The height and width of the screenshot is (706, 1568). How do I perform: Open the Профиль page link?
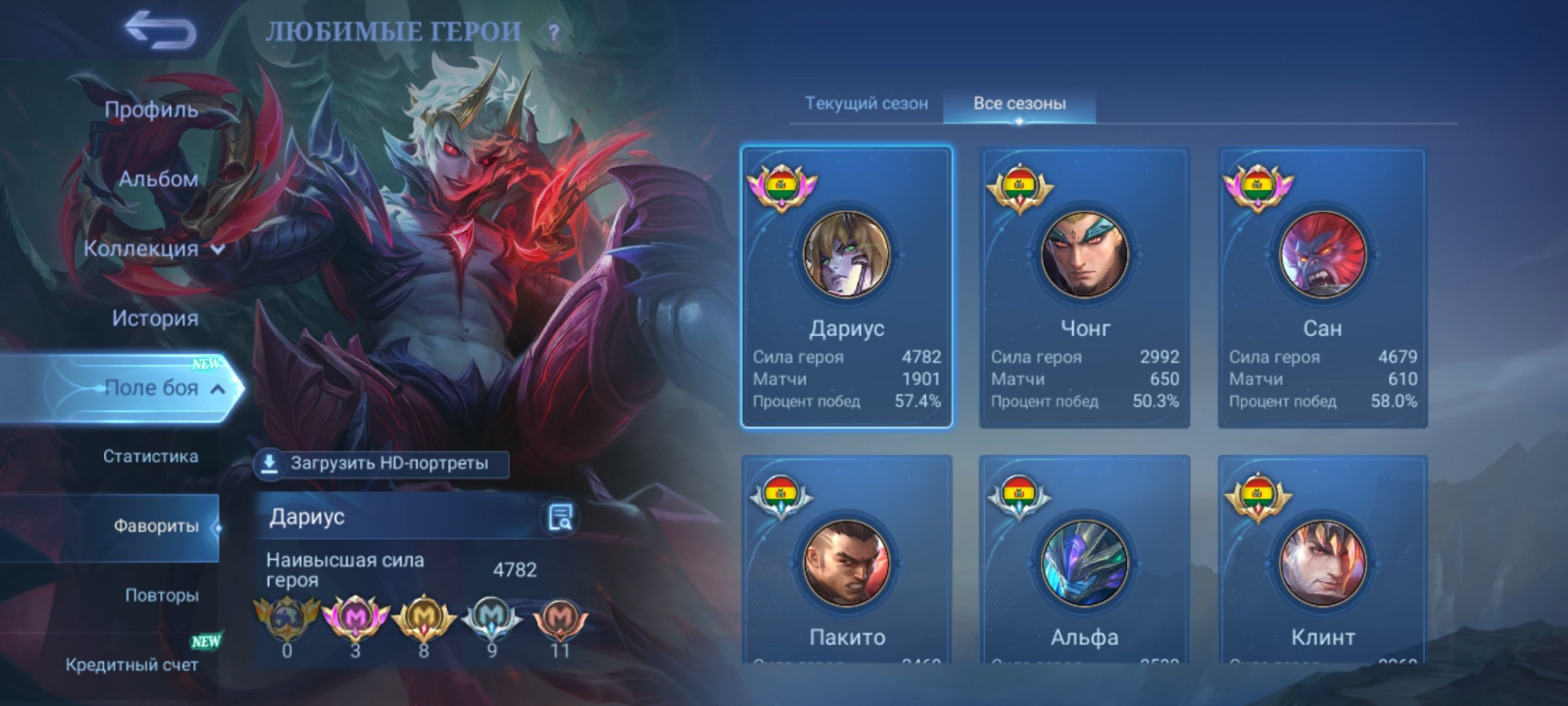(x=150, y=110)
